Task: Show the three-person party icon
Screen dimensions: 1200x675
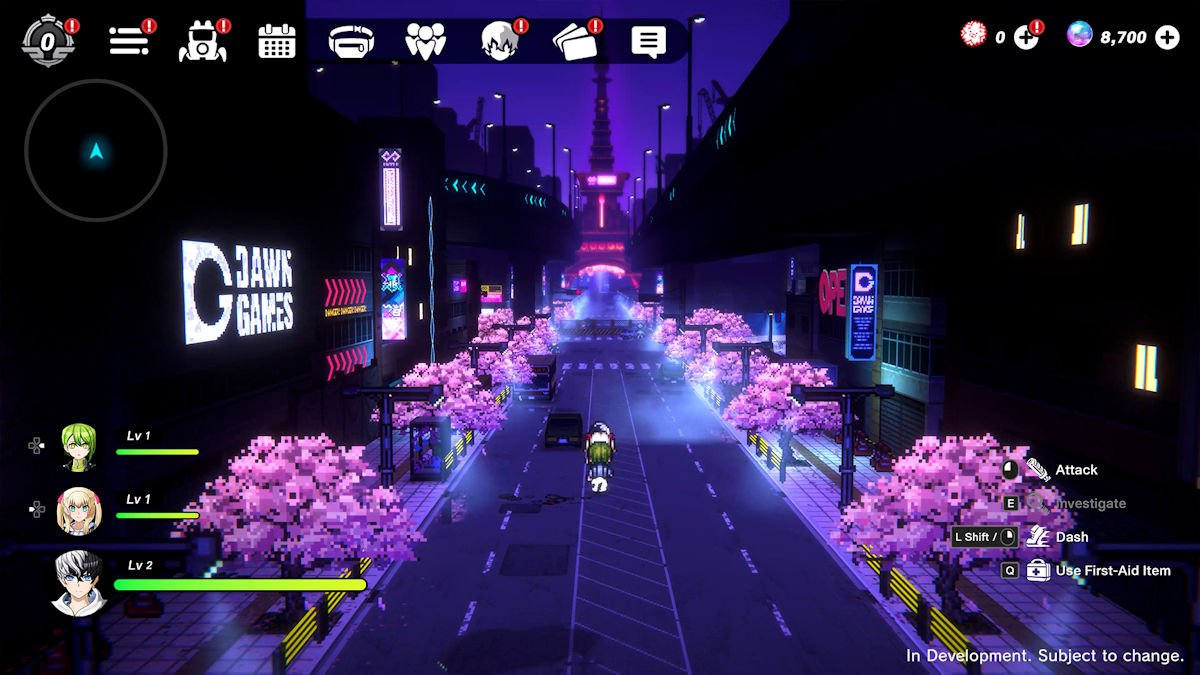Action: [425, 41]
